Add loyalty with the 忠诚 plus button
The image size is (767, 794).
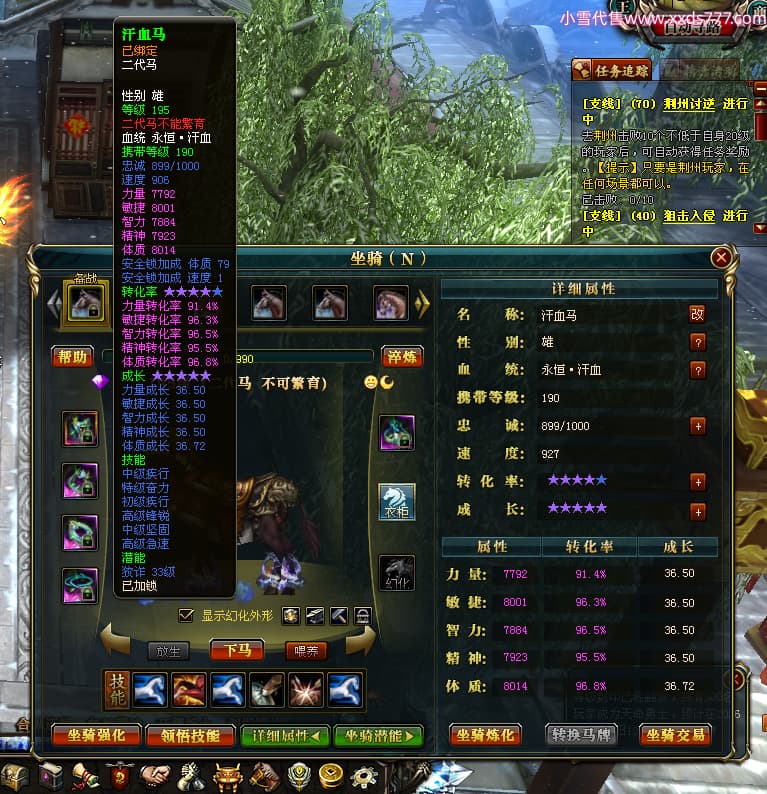697,425
